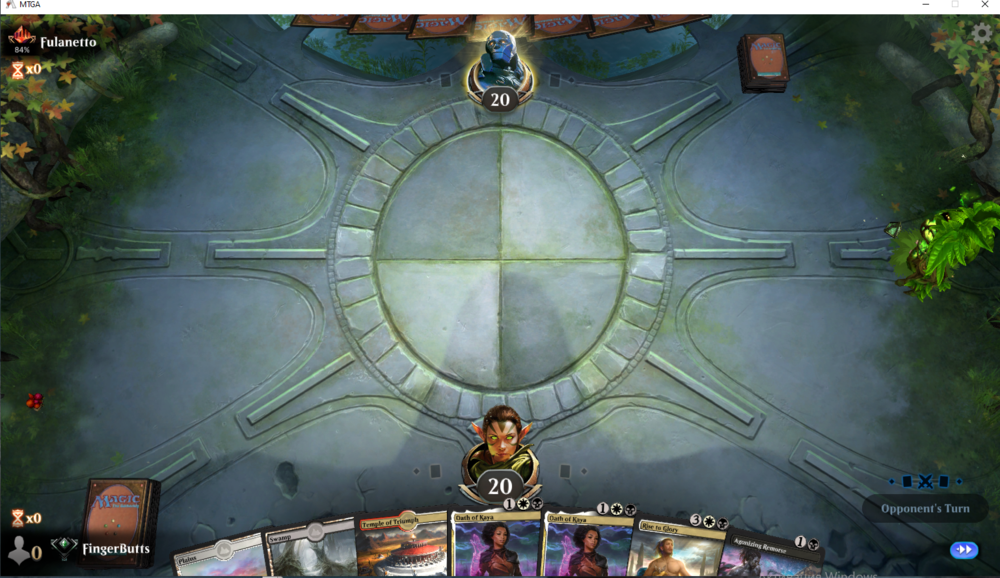Close the MTGA window

985,6
